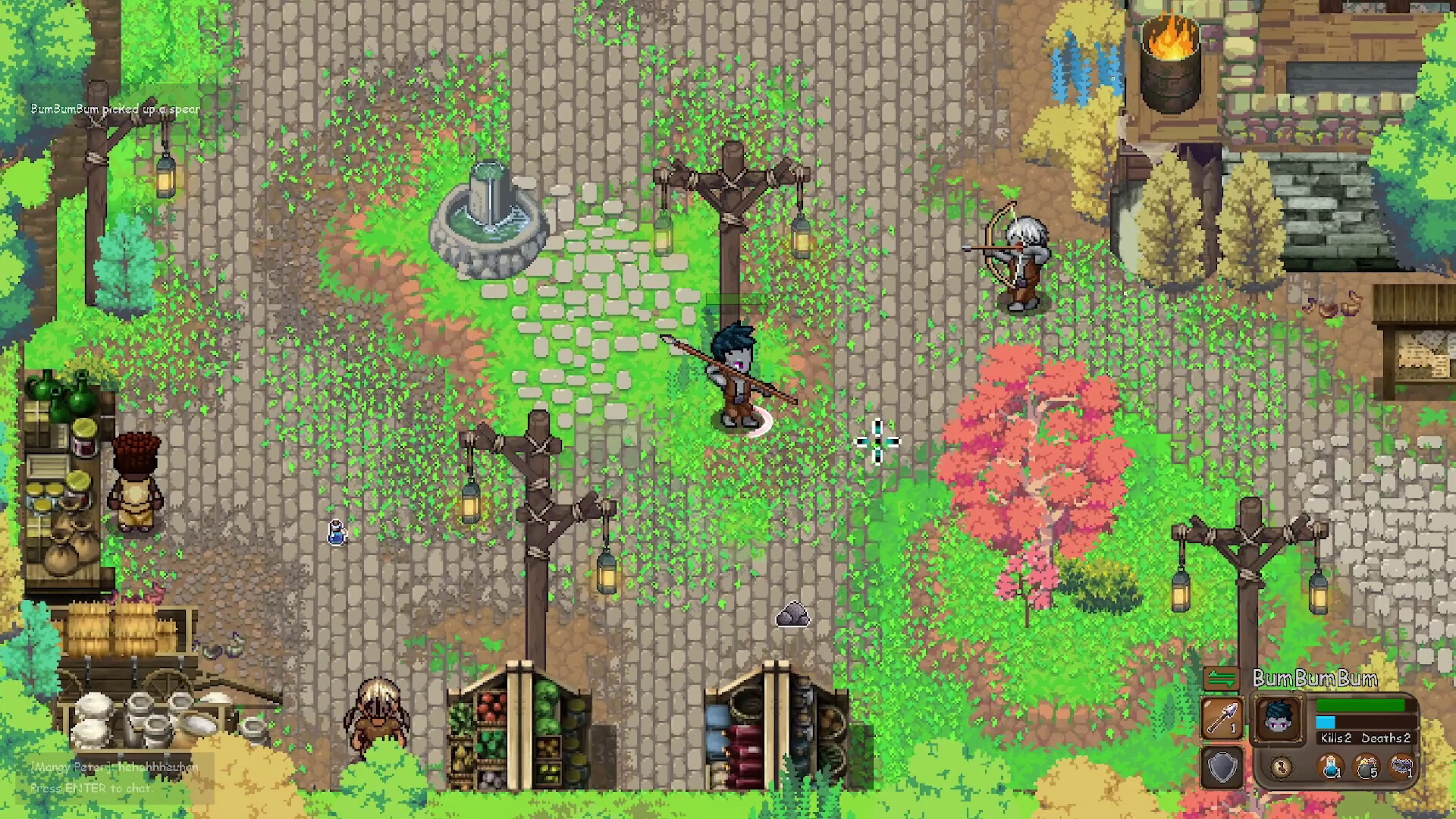Click the green health bar
Screen dimensions: 1456x819
[1360, 706]
